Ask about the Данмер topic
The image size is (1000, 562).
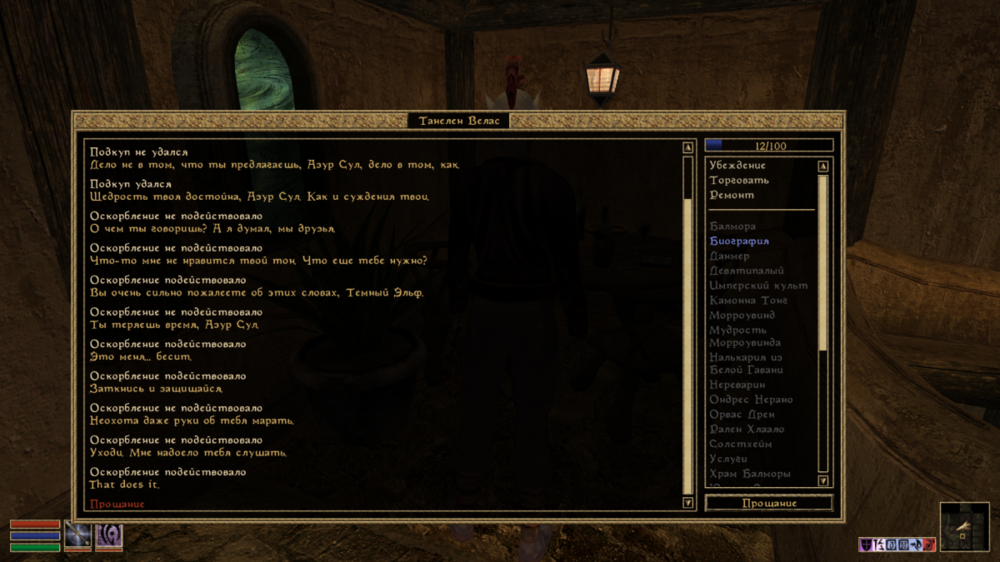point(730,257)
